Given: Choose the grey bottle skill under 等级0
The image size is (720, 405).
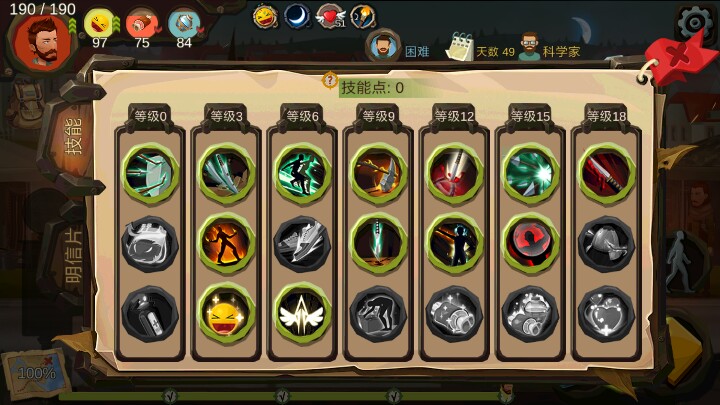Looking at the screenshot, I should [150, 313].
